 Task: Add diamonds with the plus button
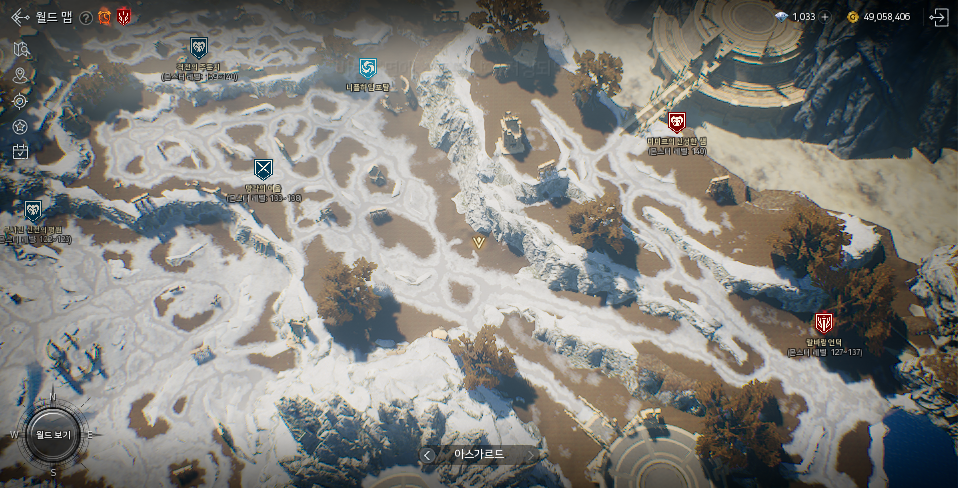825,17
